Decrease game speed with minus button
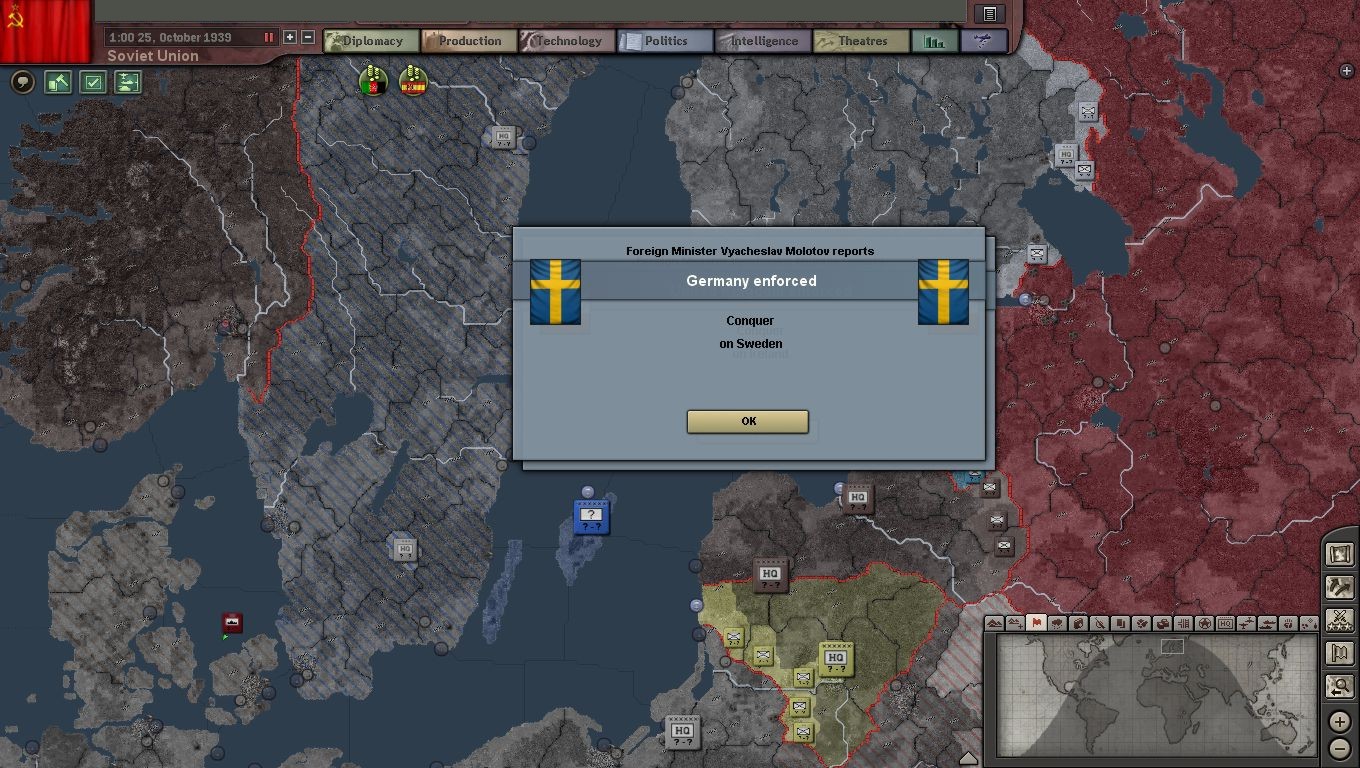1360x768 pixels. tap(308, 37)
